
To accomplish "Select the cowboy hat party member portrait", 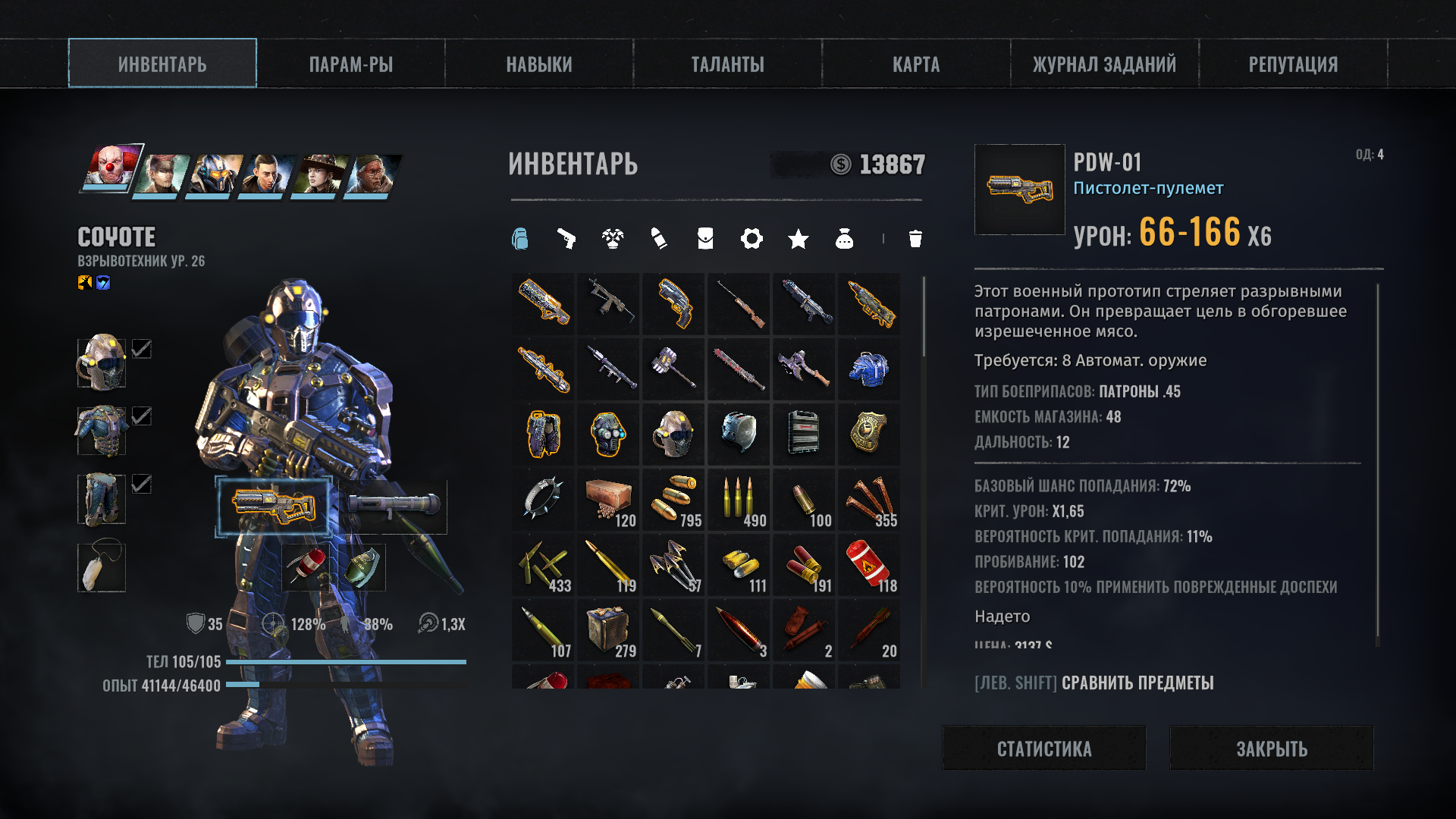I will point(318,174).
